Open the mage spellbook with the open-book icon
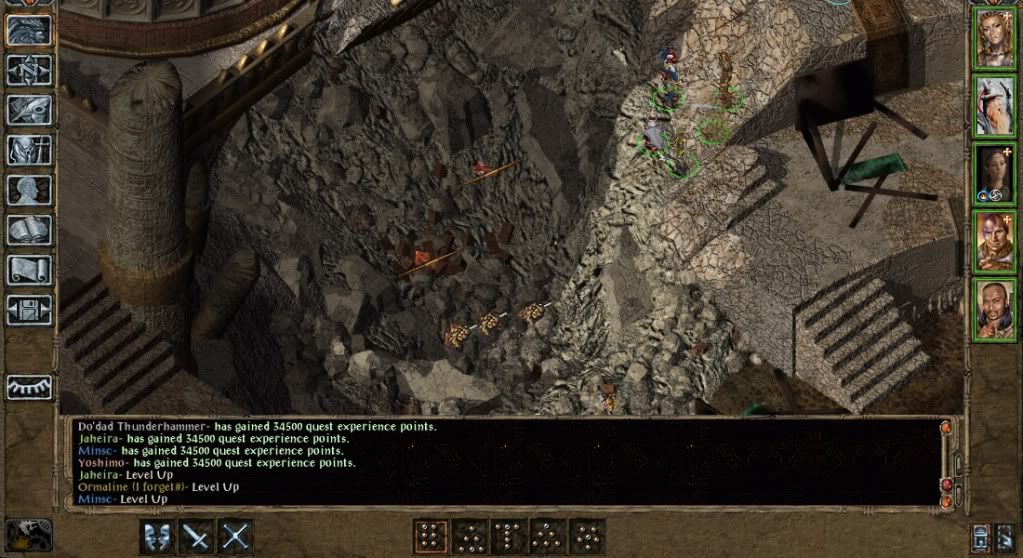The image size is (1023, 558). pyautogui.click(x=29, y=229)
